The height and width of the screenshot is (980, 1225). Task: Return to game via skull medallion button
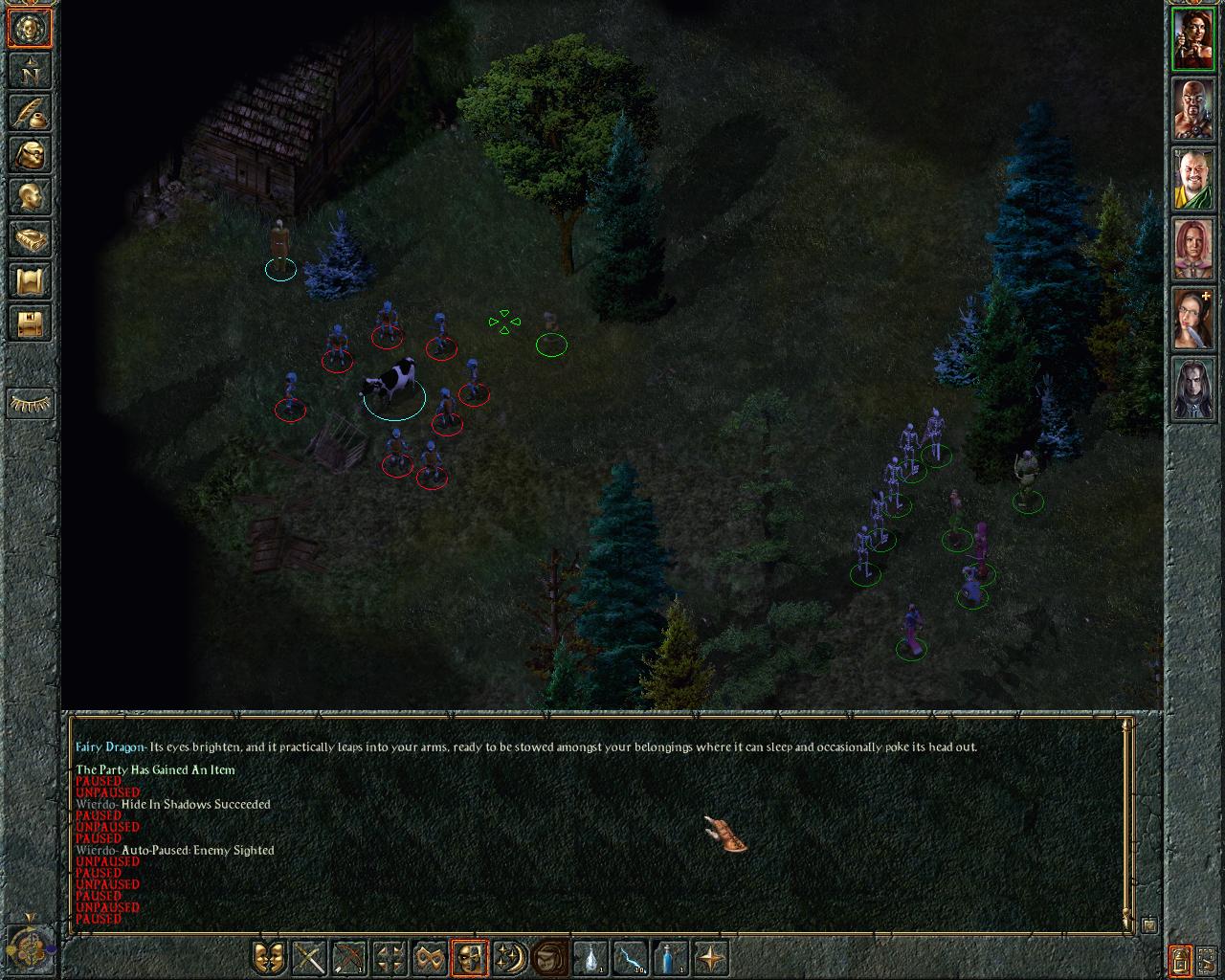point(30,29)
